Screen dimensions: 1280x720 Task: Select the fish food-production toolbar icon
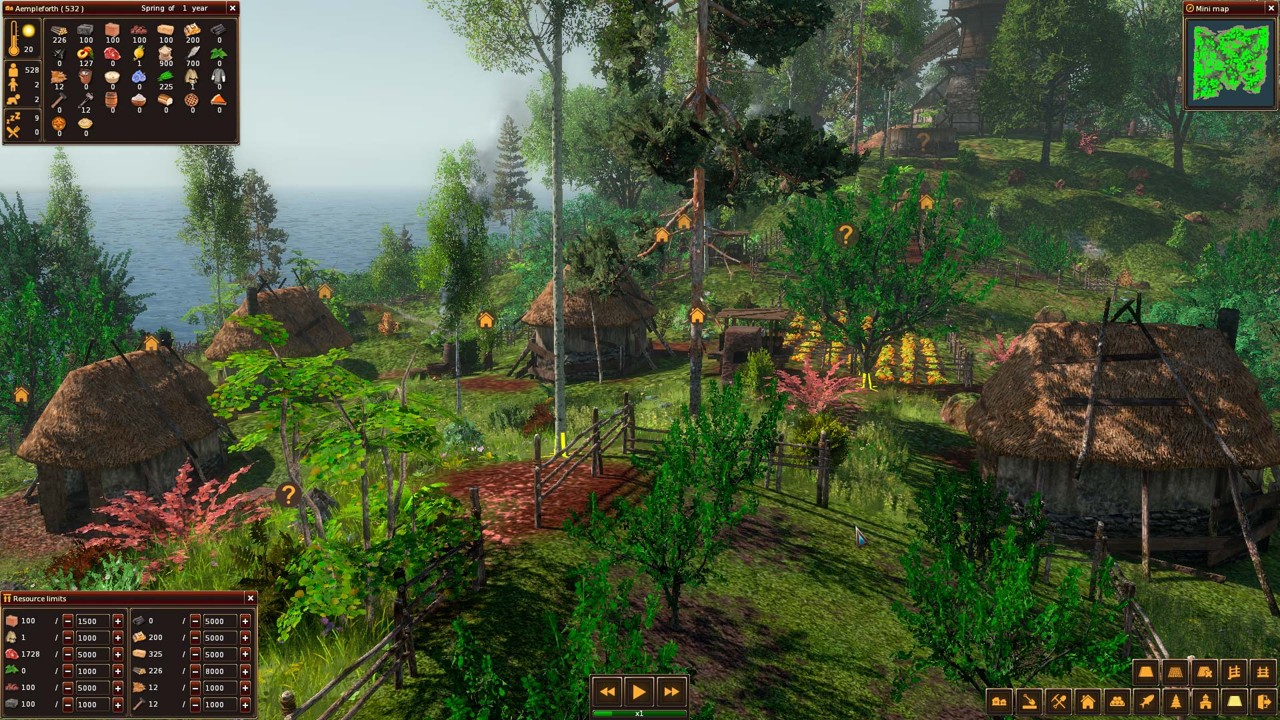[x=1146, y=702]
